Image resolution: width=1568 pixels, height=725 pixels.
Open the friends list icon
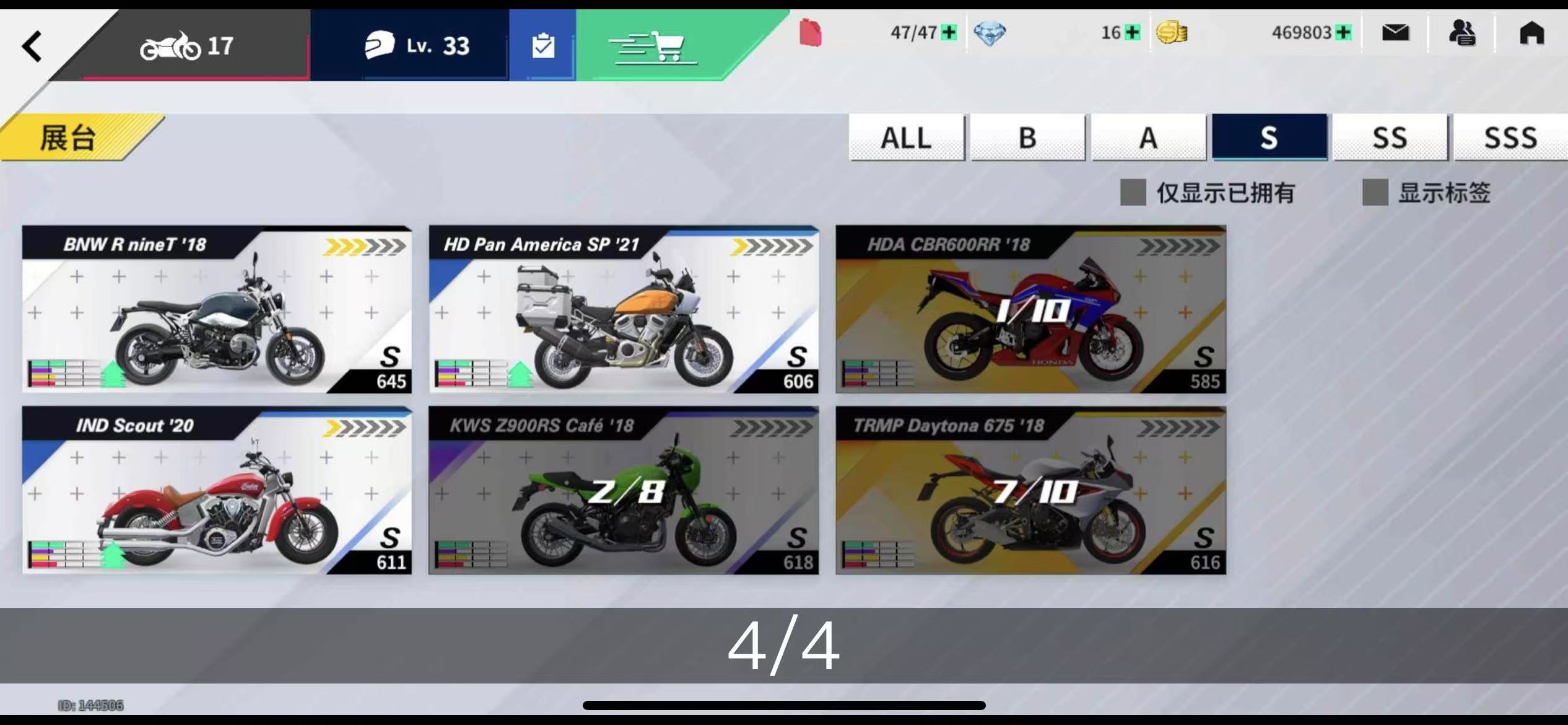click(1462, 32)
